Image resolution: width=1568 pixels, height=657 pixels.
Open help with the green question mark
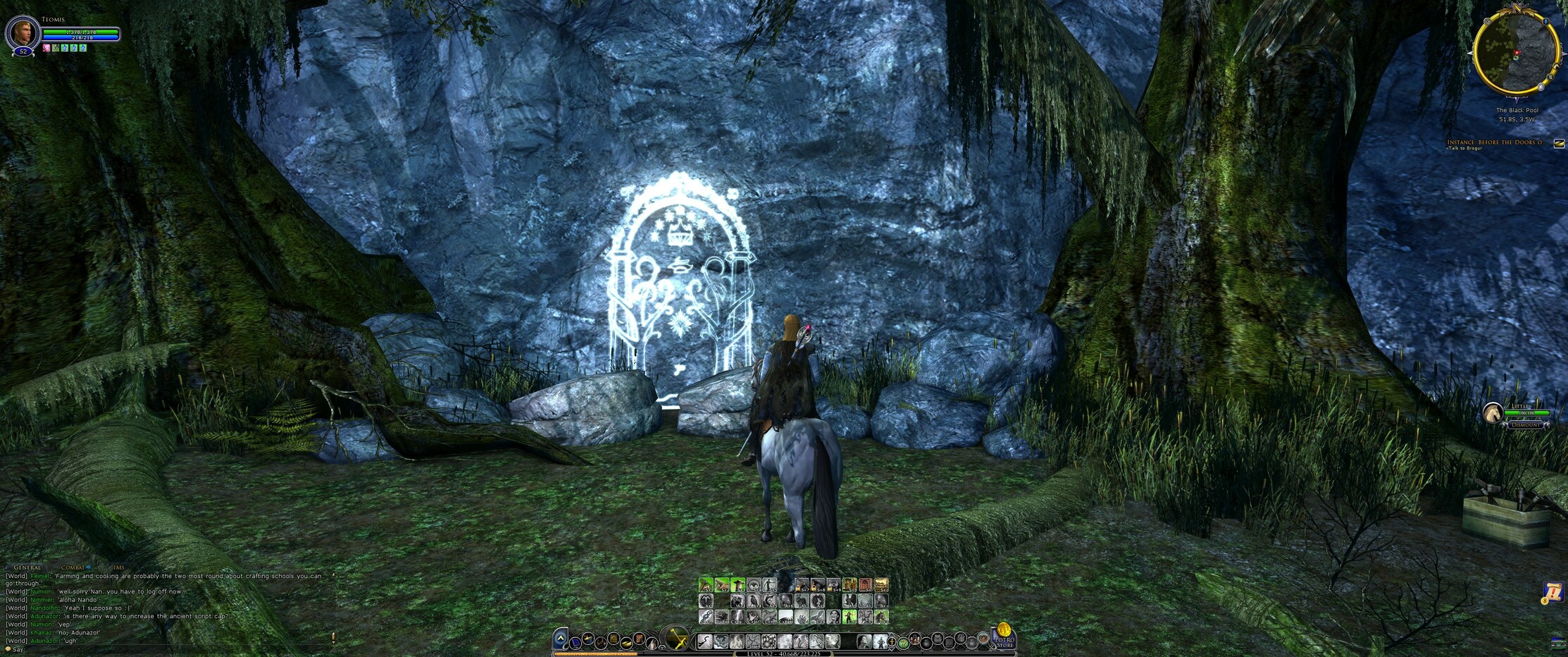point(902,643)
